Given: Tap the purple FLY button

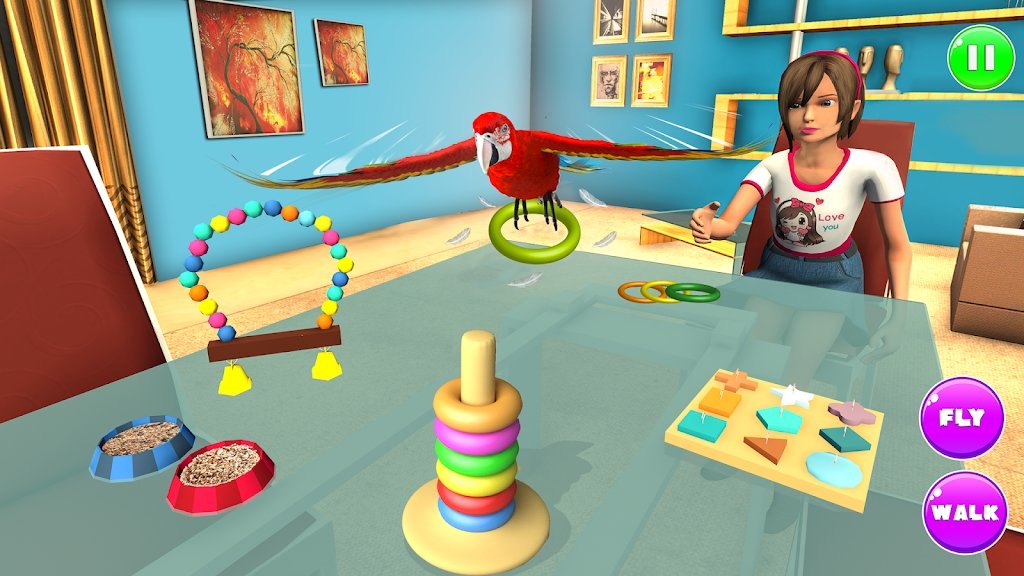Looking at the screenshot, I should [x=961, y=417].
